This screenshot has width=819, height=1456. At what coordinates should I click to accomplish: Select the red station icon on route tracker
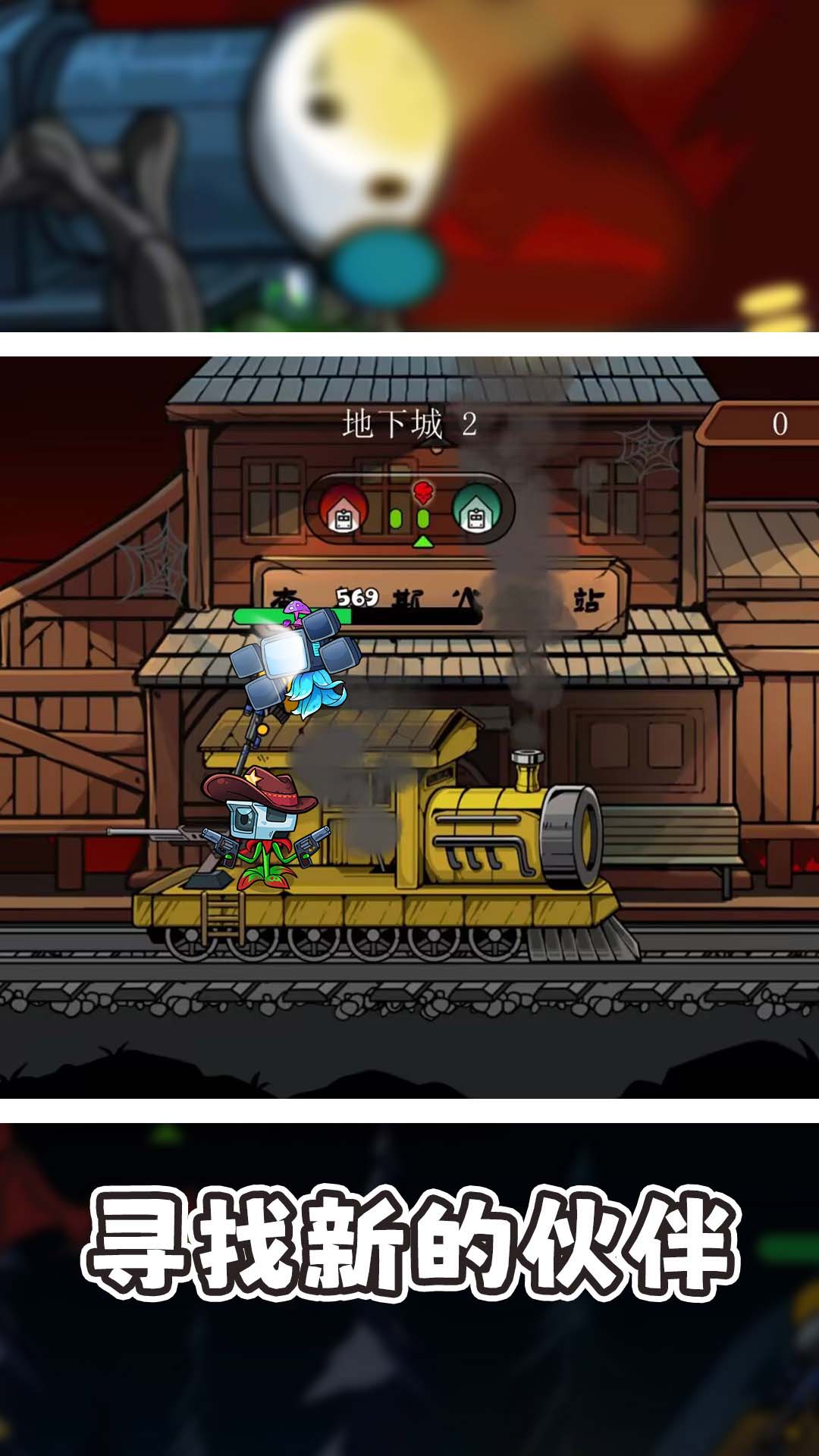coord(344,509)
